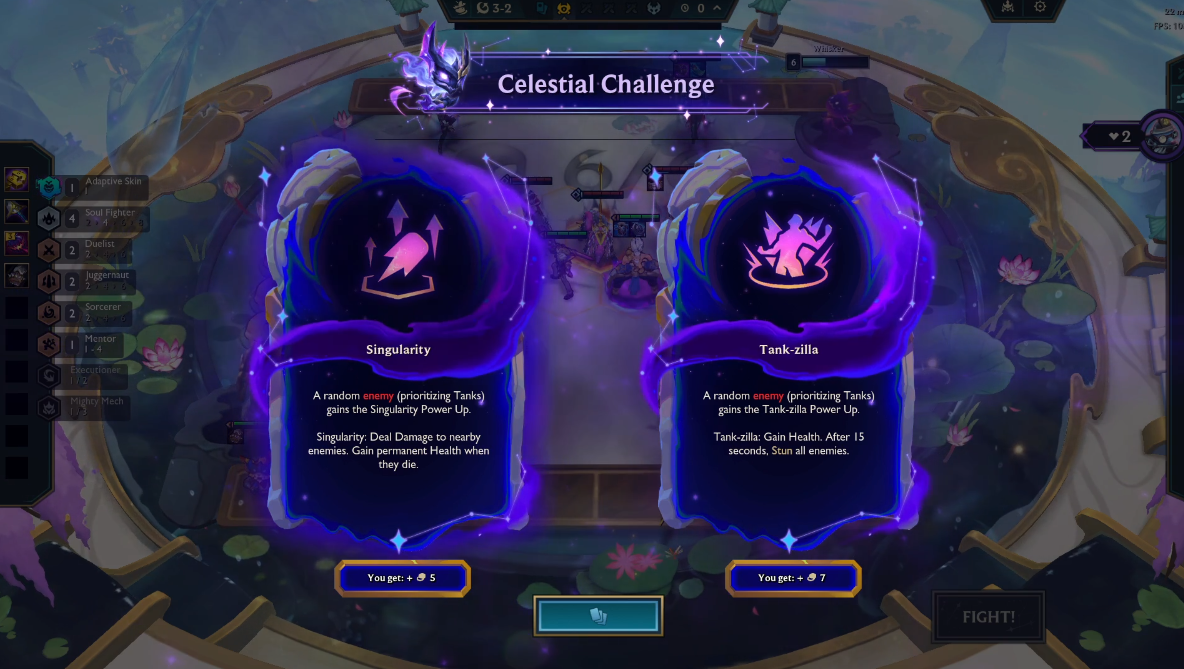Click the player portrait with 2 health
This screenshot has height=669, width=1184.
pos(1161,135)
